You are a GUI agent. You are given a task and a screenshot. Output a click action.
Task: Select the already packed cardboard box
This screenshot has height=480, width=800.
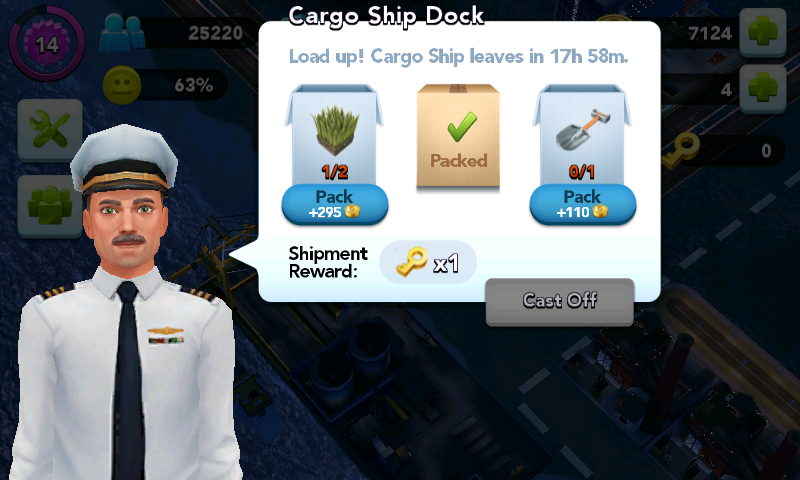458,136
